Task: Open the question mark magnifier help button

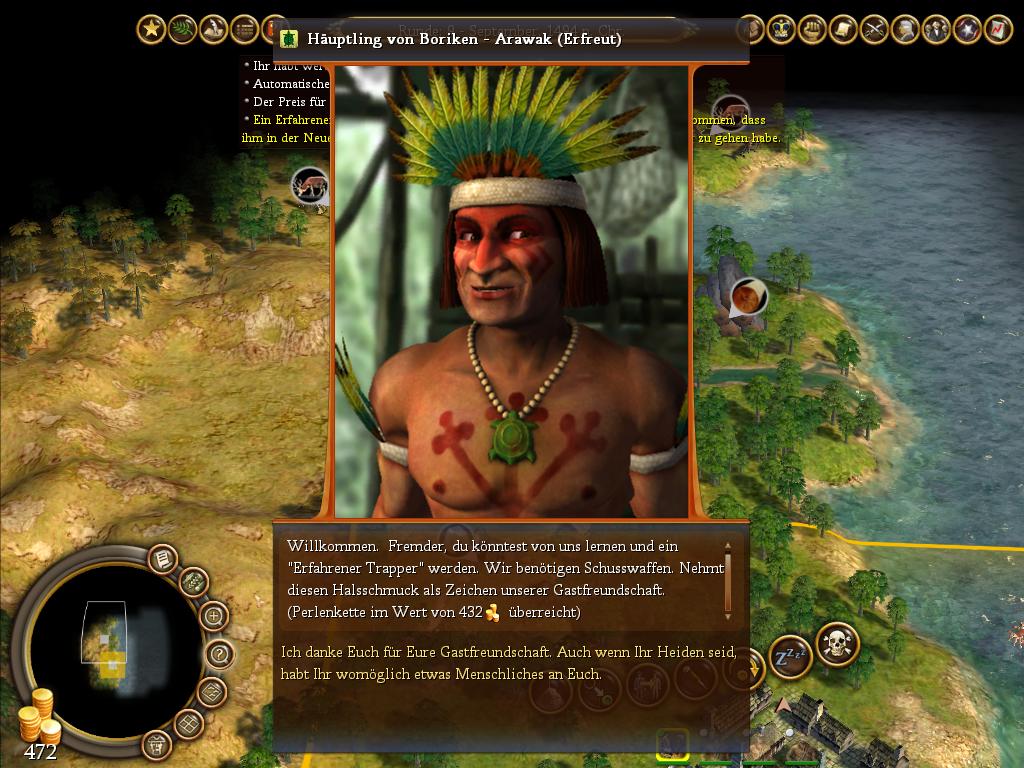Action: coord(220,655)
